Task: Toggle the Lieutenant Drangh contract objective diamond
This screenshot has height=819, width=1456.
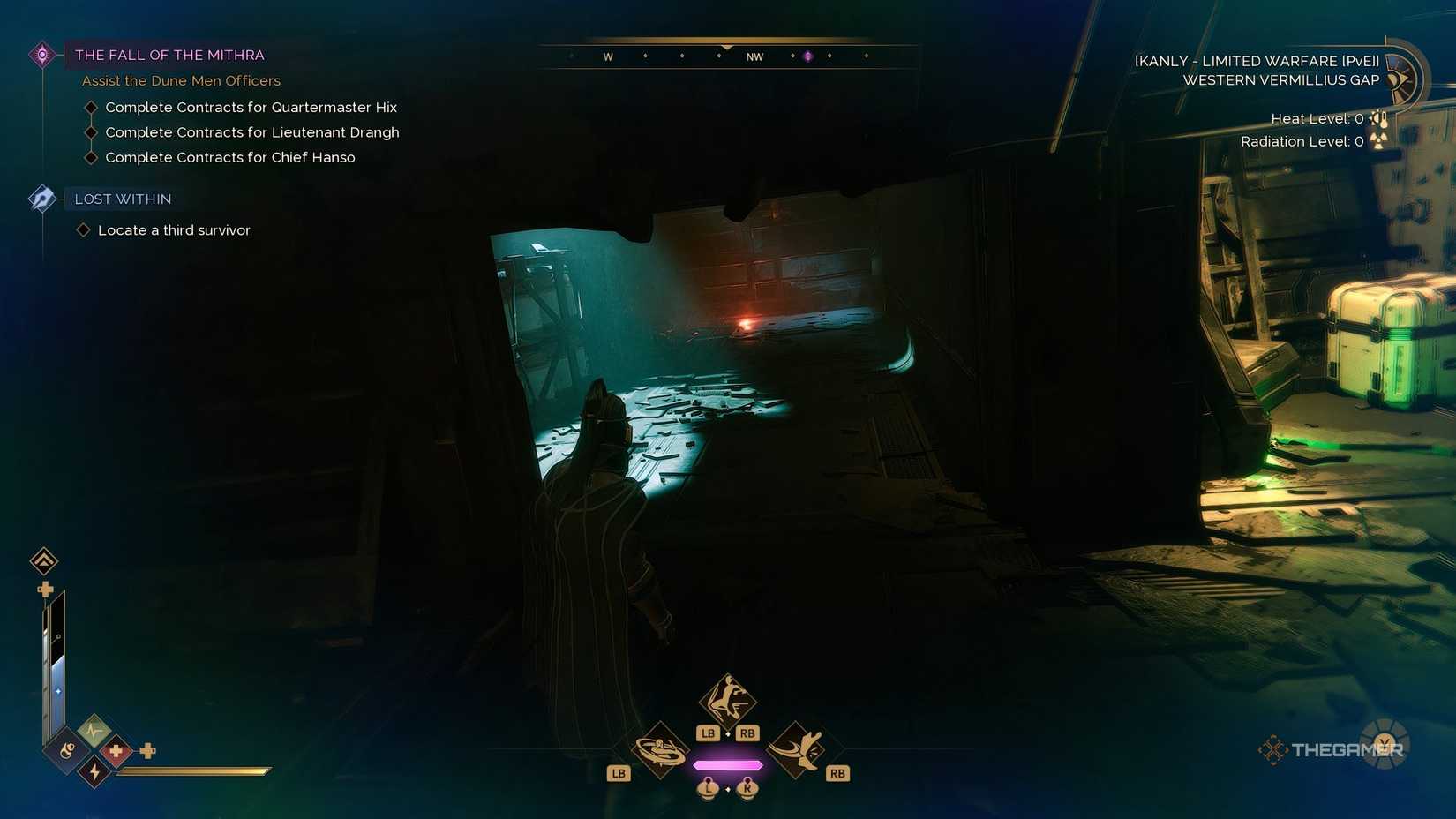Action: click(92, 131)
